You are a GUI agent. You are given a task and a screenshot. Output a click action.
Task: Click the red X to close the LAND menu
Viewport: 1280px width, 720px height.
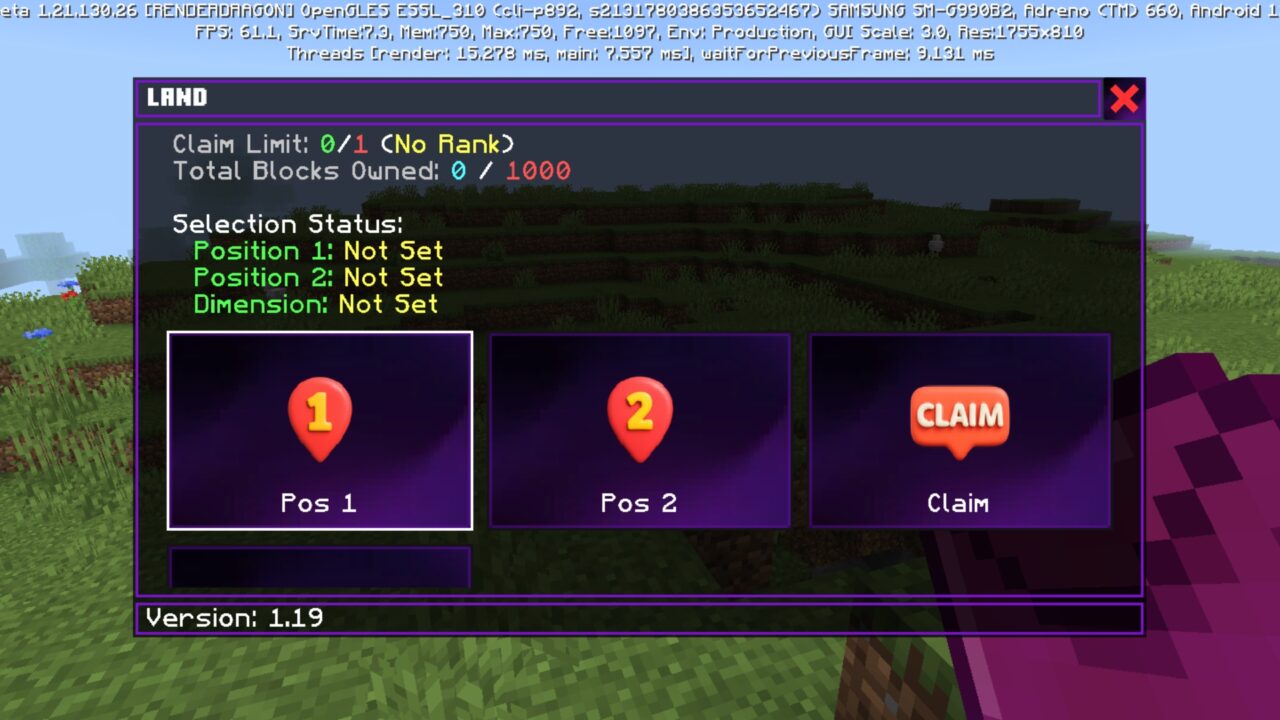[1124, 98]
